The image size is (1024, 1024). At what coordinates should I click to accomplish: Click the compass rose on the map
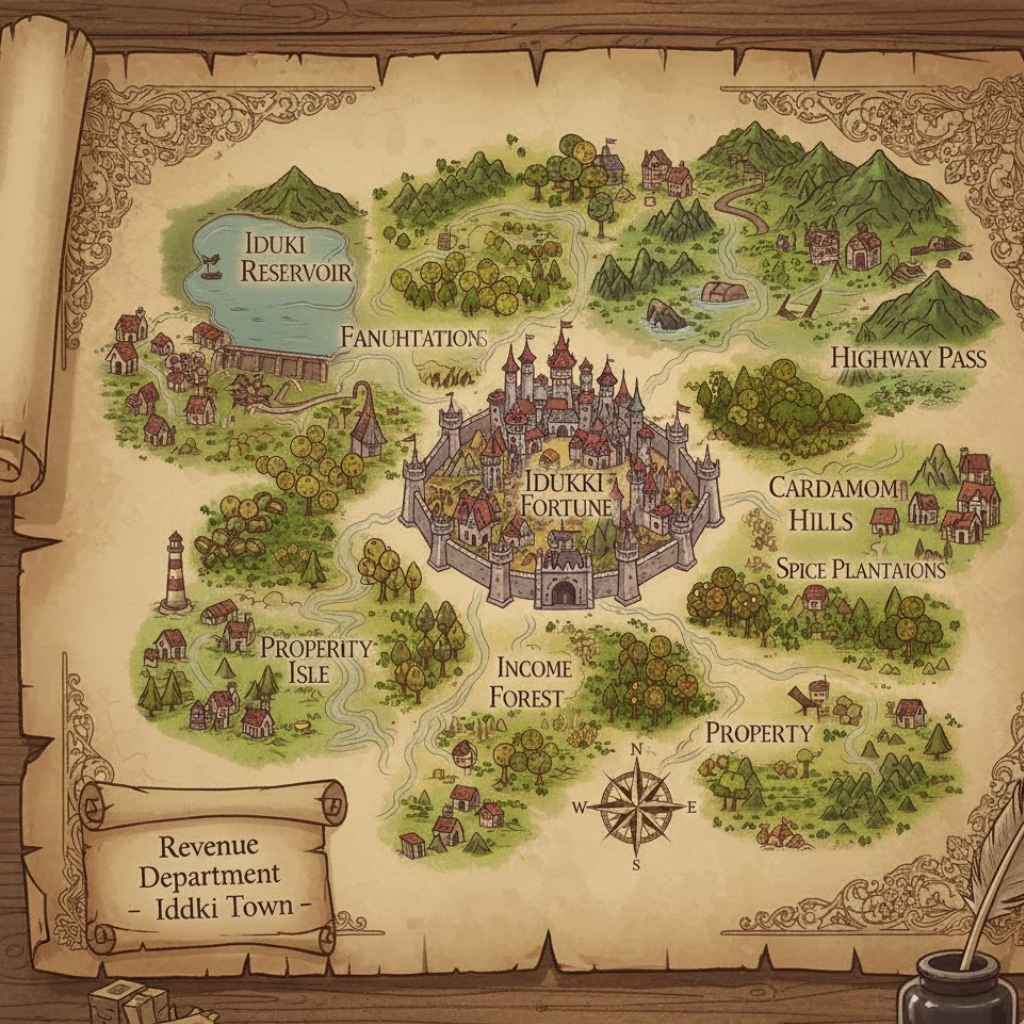pyautogui.click(x=636, y=804)
